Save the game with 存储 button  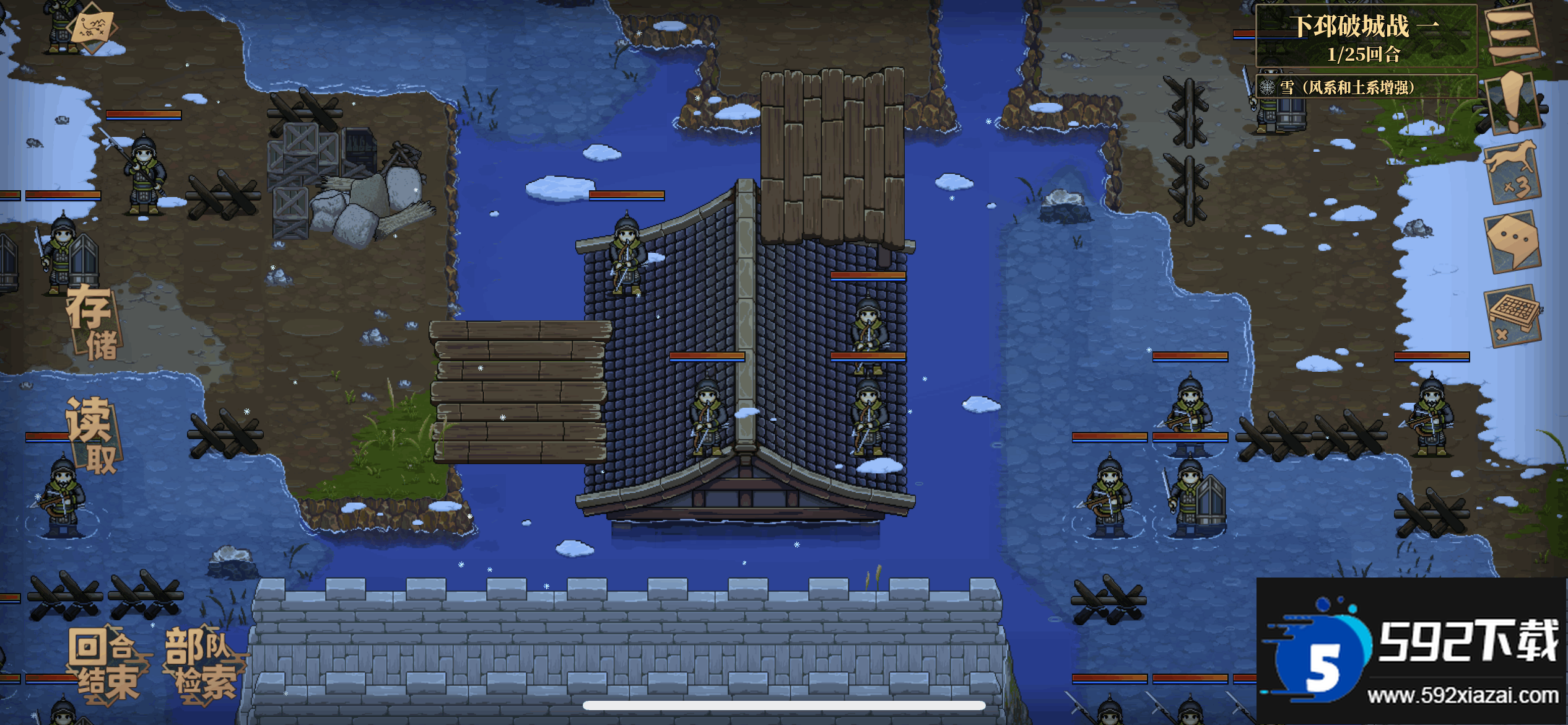pyautogui.click(x=93, y=323)
